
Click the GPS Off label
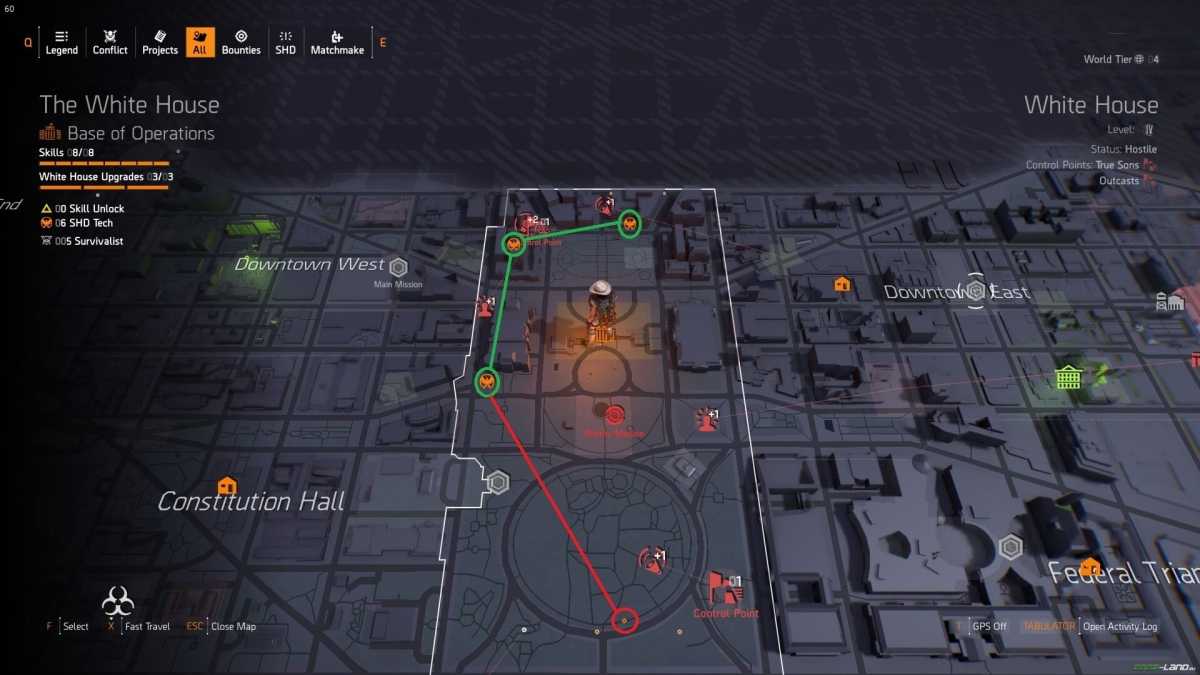989,627
